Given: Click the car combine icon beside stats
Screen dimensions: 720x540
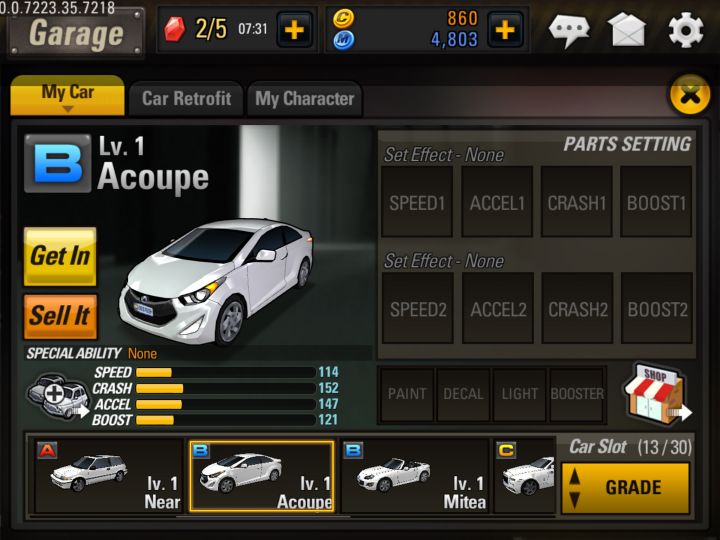Looking at the screenshot, I should (x=58, y=394).
